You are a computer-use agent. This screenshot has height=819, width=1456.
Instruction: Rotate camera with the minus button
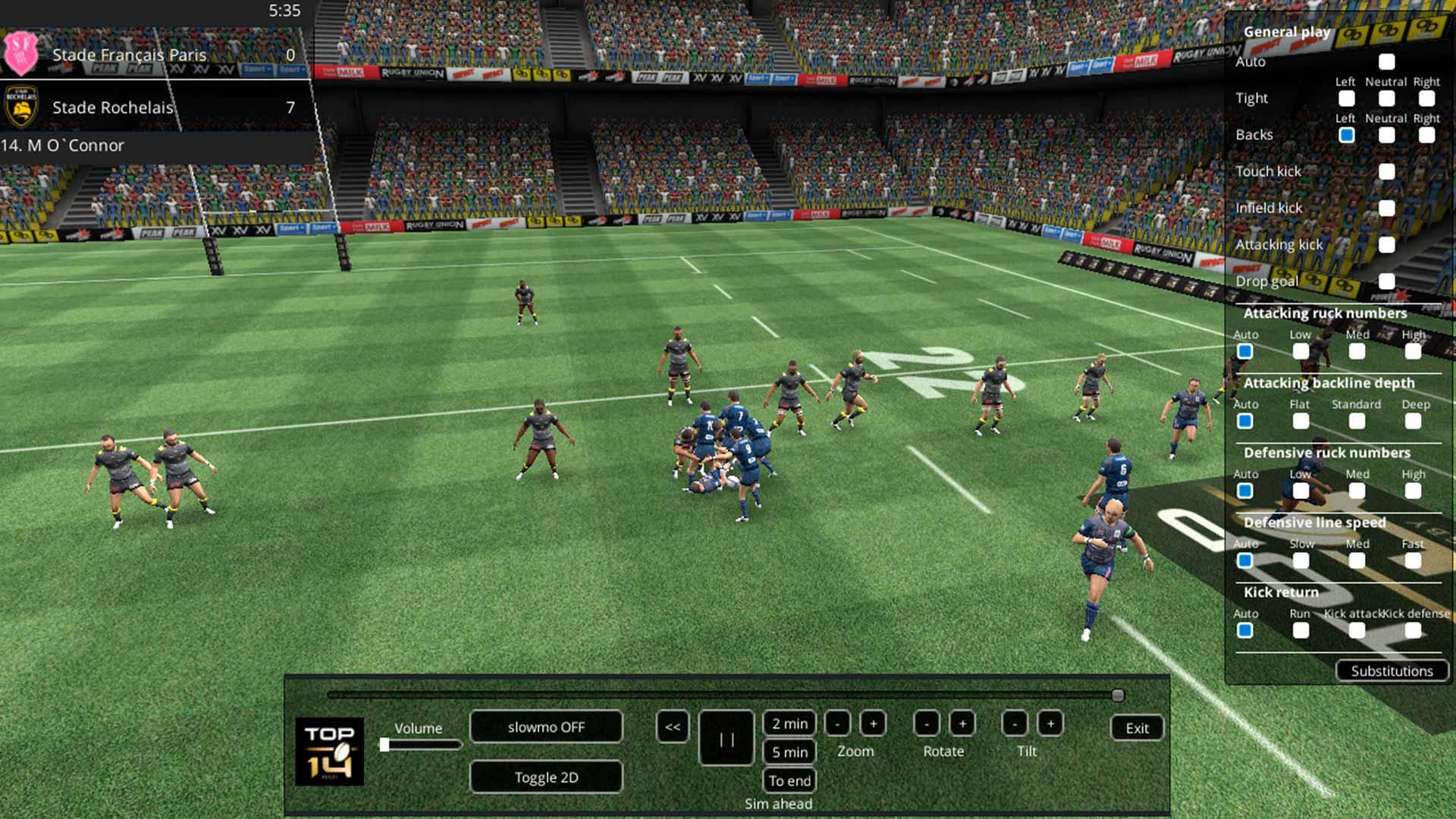(x=927, y=724)
